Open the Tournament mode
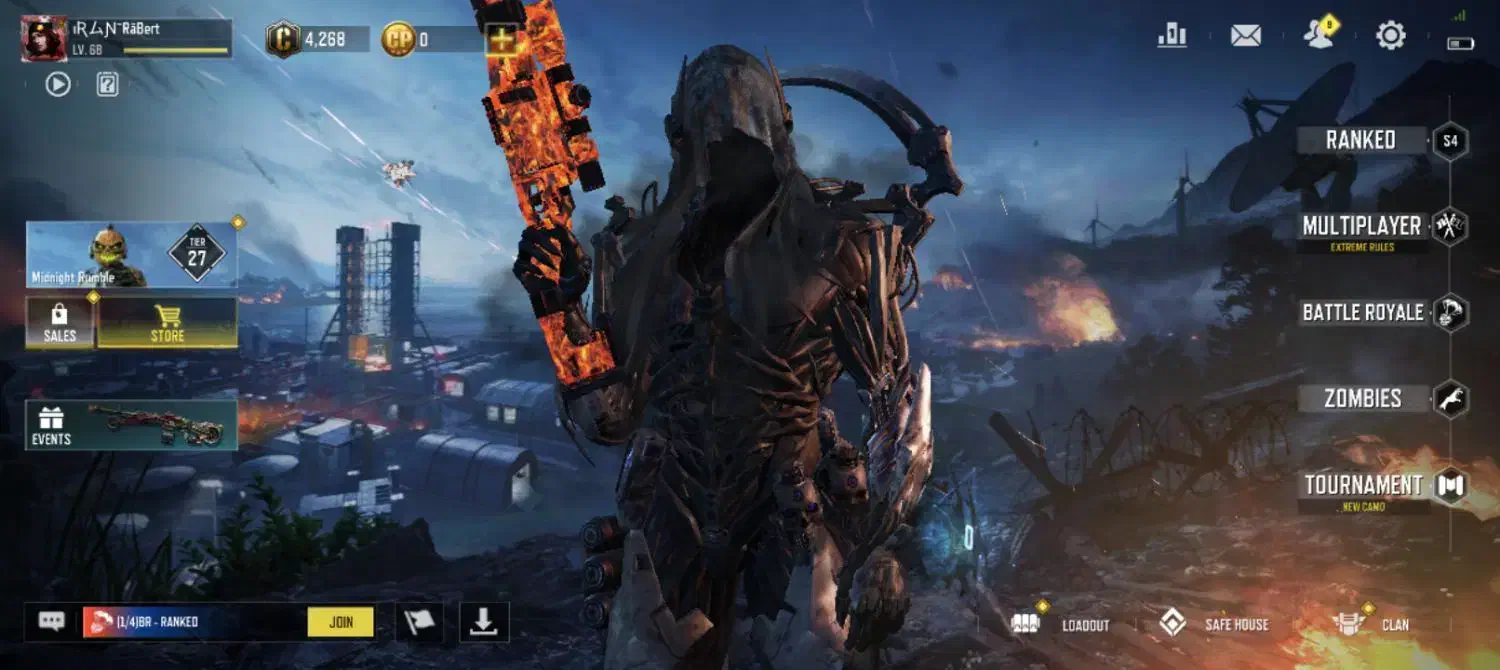Screen dimensions: 1500x670 click(1363, 486)
